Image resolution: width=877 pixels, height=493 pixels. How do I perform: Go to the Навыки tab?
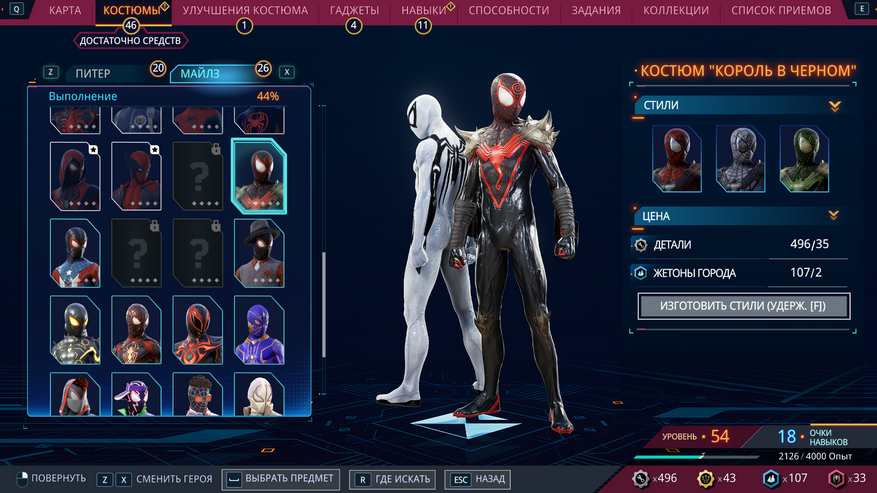[x=424, y=11]
